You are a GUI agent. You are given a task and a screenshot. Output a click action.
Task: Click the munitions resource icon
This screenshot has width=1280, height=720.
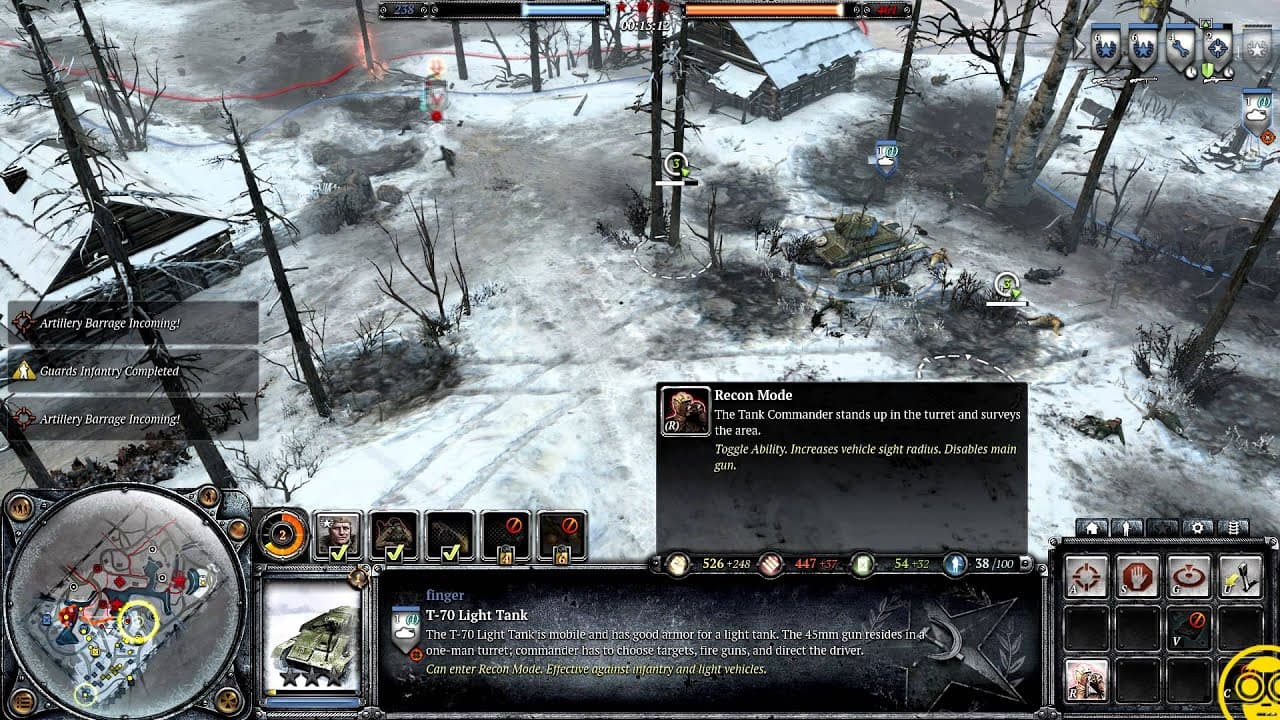point(770,563)
